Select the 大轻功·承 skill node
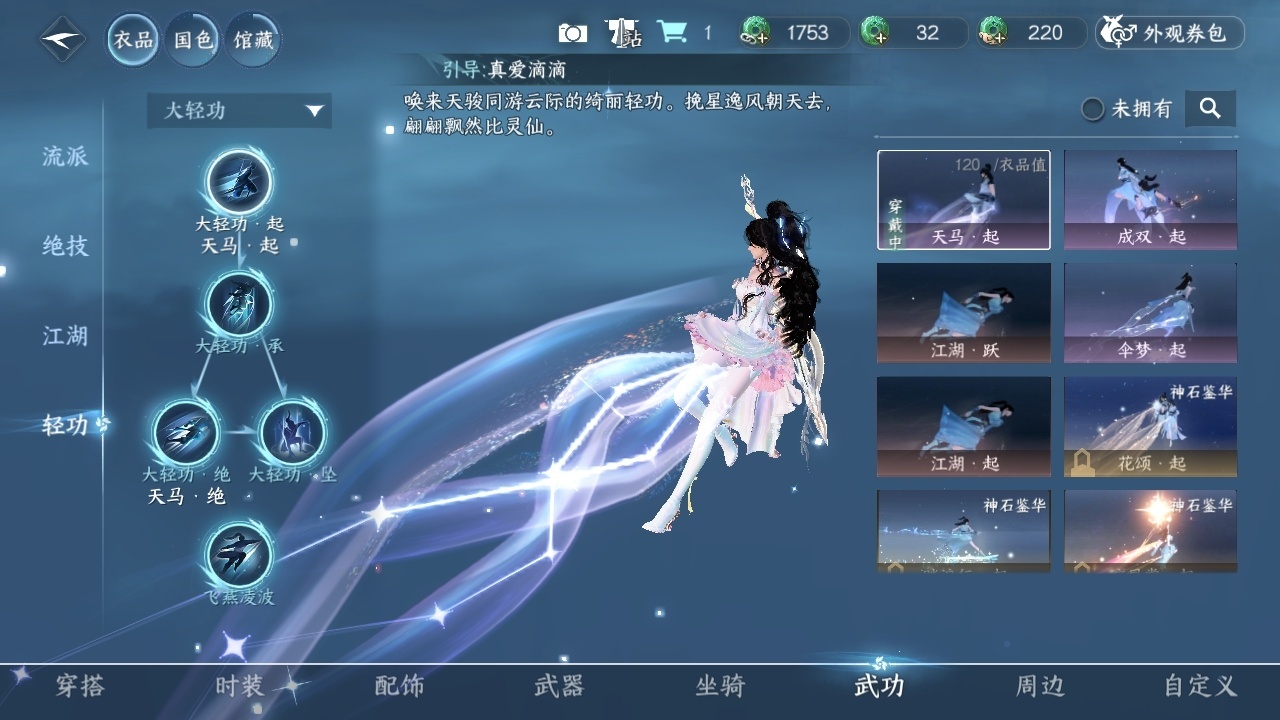 (239, 303)
